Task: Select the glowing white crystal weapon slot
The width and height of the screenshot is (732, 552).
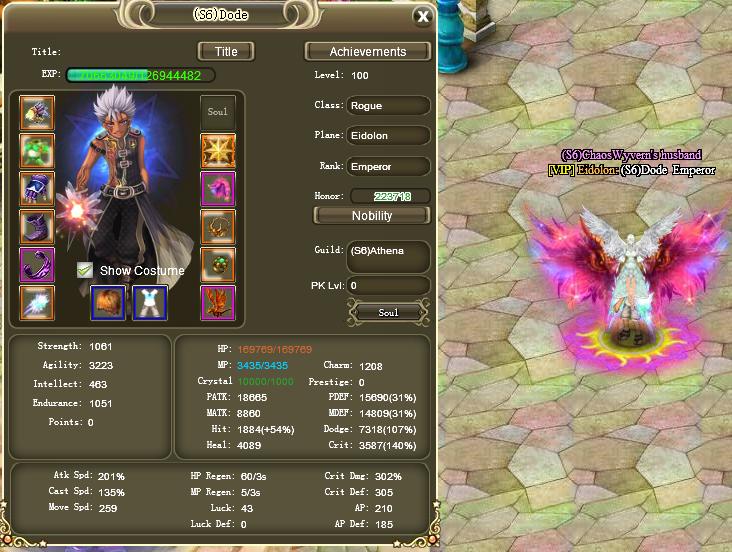Action: coord(37,302)
